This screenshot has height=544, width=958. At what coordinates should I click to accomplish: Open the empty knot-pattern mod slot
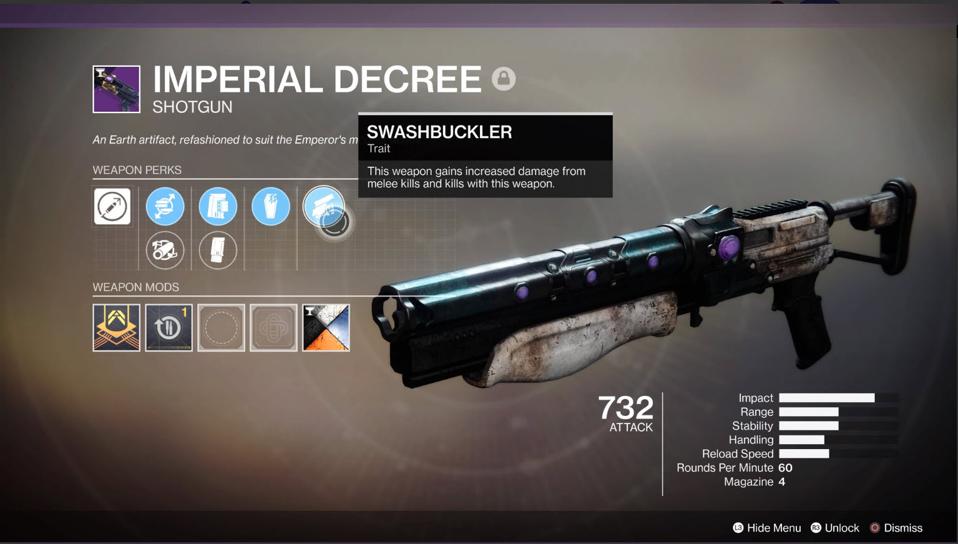point(273,328)
